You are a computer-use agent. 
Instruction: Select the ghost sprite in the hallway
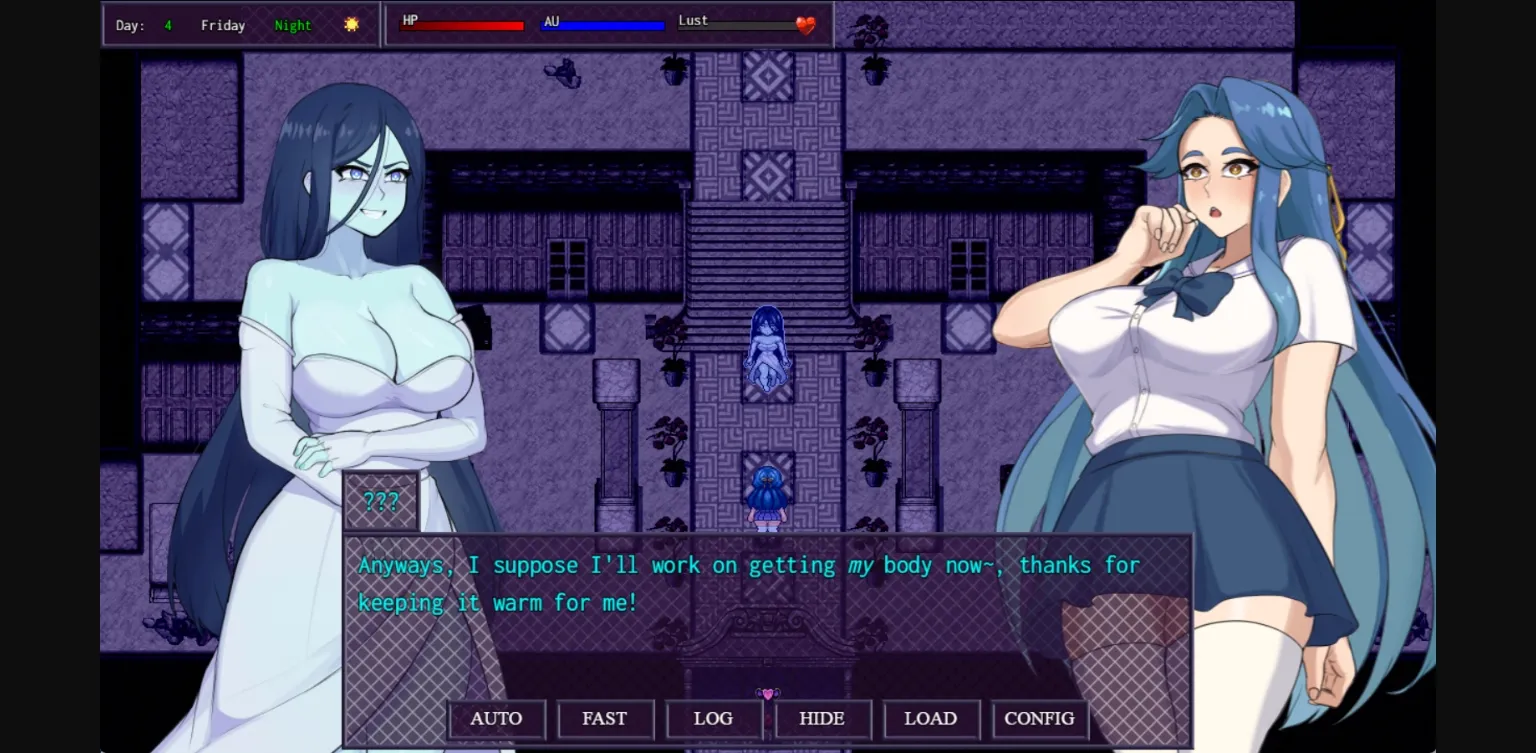[x=767, y=350]
